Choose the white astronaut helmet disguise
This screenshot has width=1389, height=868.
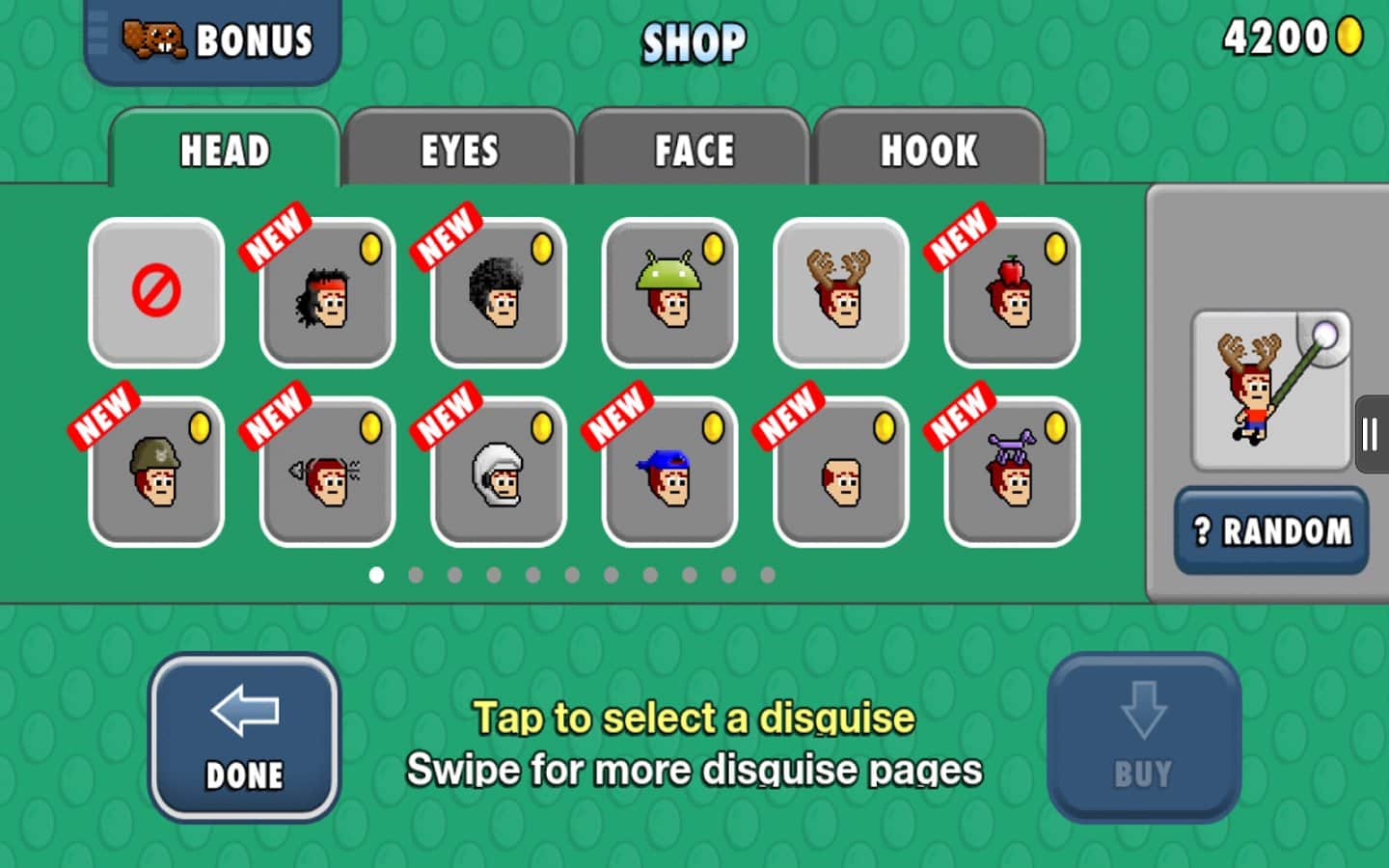coord(499,472)
